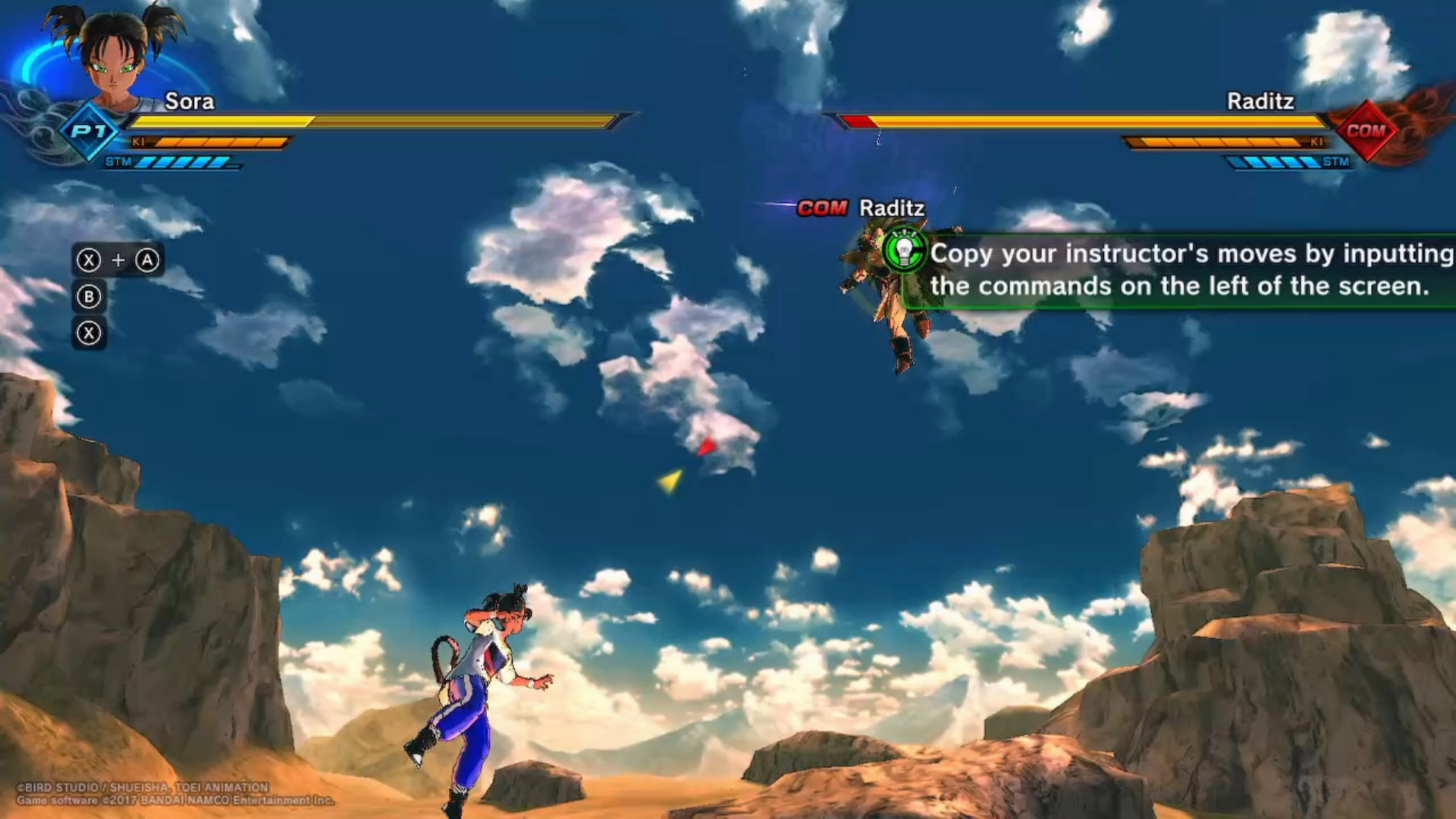Click the COM Raditz target name tag

[861, 208]
